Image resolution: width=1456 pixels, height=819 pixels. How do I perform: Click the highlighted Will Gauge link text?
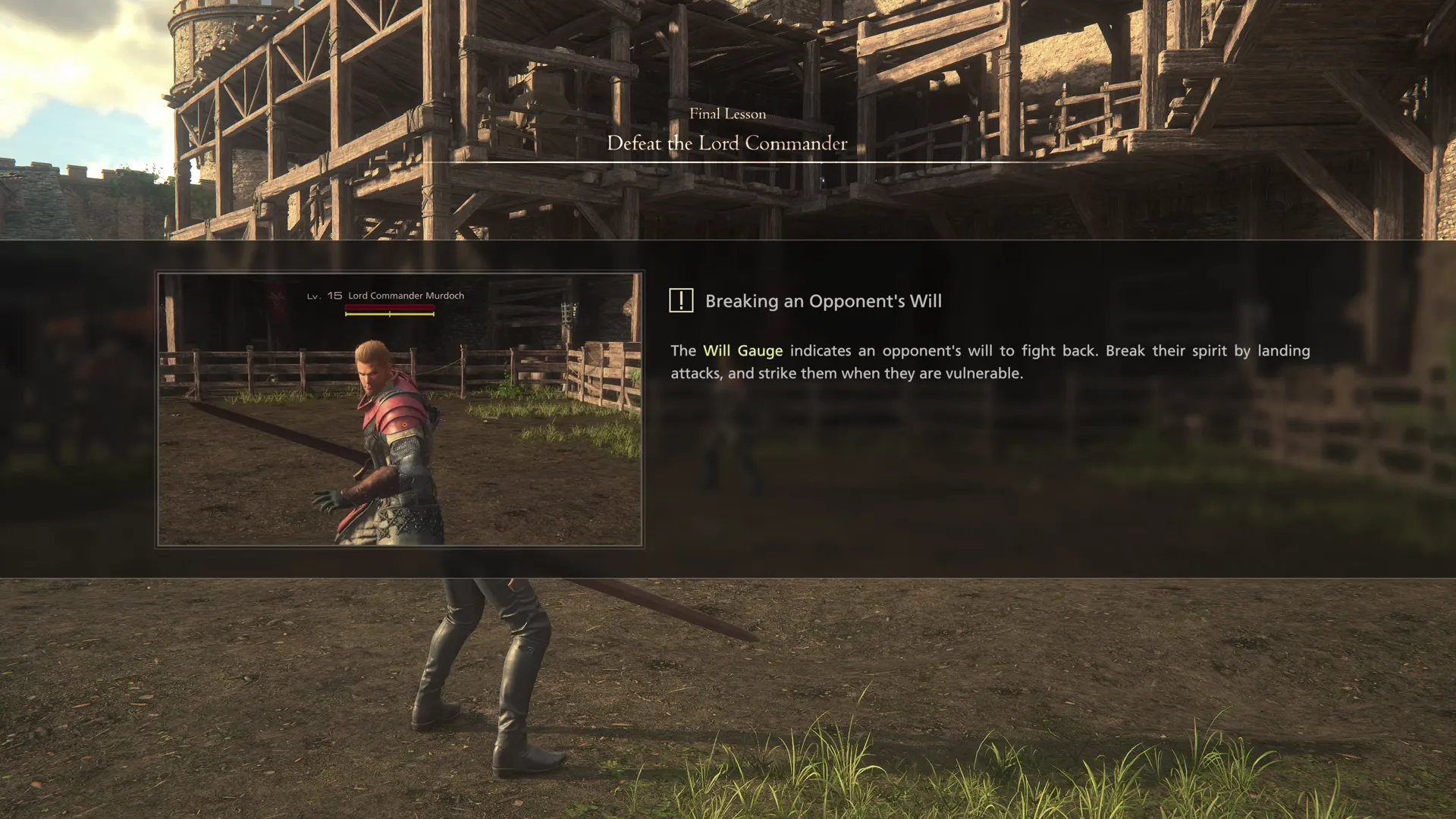pyautogui.click(x=742, y=350)
